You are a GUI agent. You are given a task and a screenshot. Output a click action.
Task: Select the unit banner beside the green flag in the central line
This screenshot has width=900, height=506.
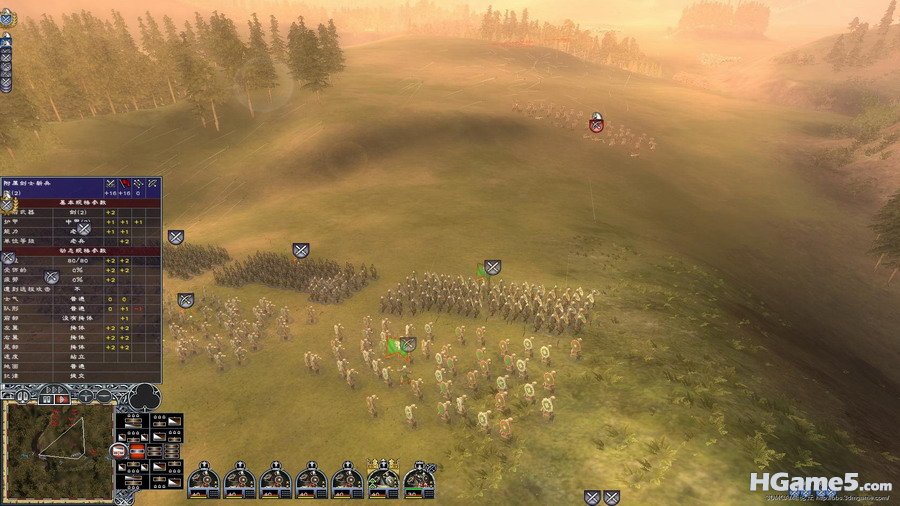click(x=492, y=268)
